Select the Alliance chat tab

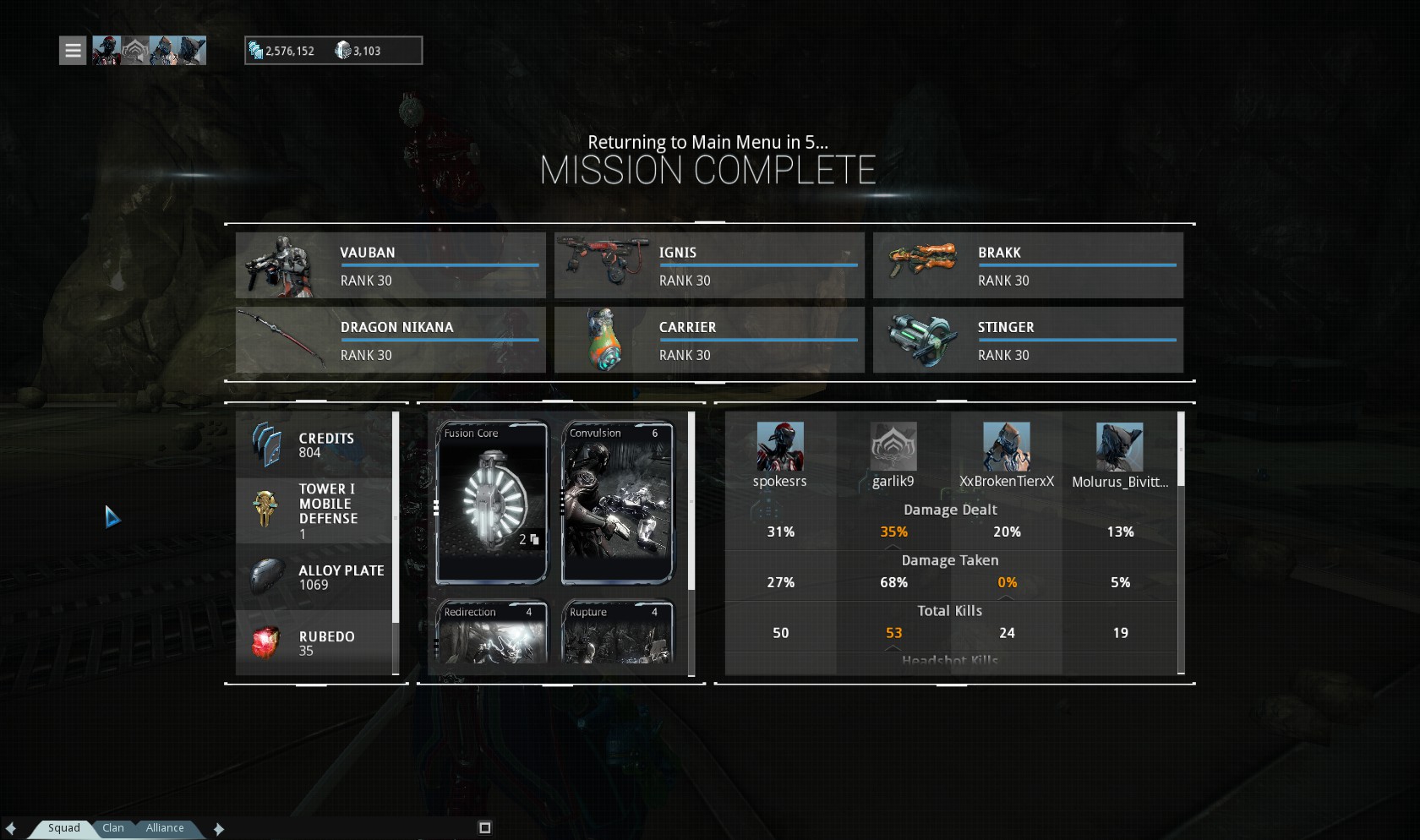(164, 828)
